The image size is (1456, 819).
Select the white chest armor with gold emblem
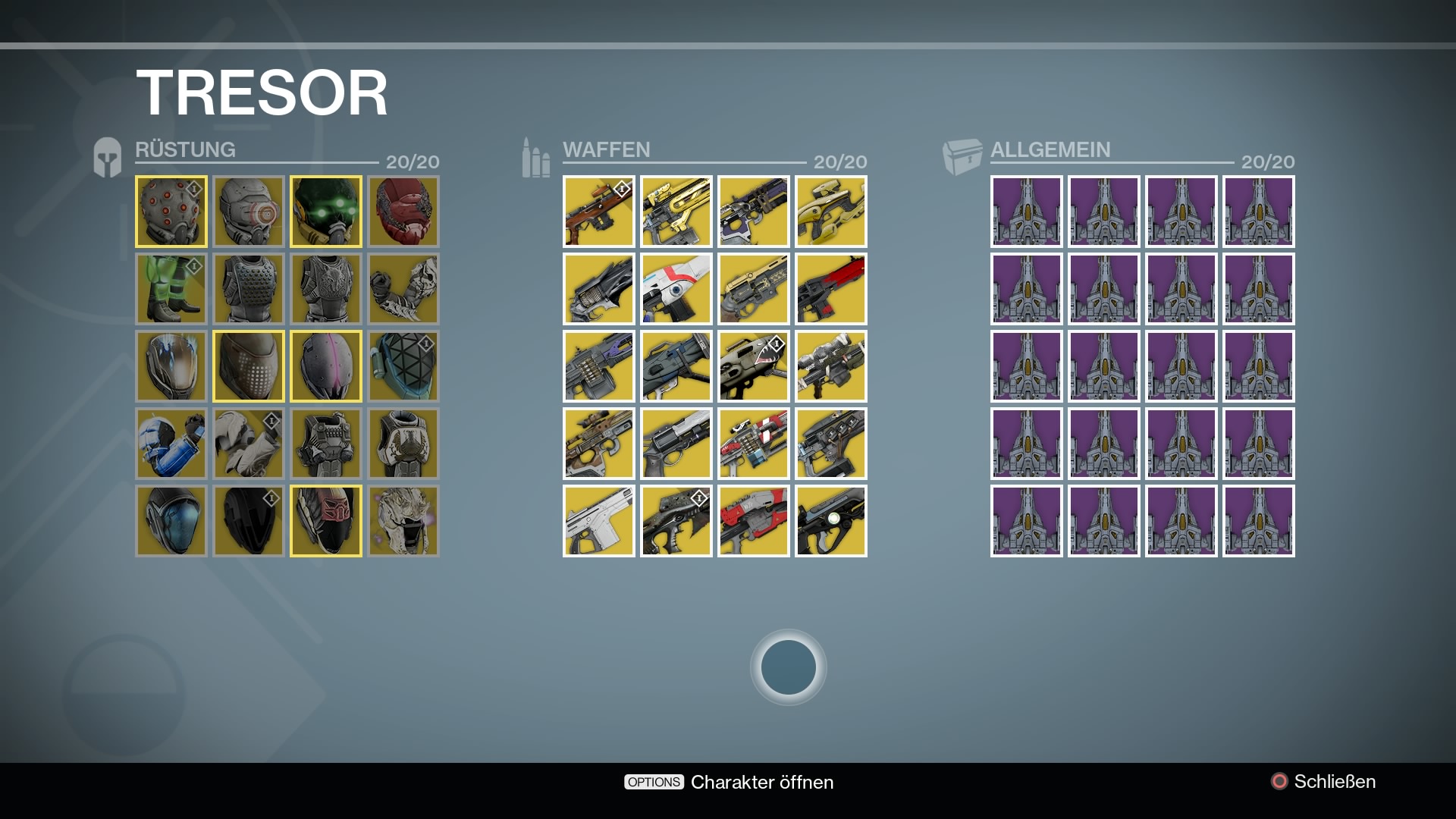[x=403, y=444]
